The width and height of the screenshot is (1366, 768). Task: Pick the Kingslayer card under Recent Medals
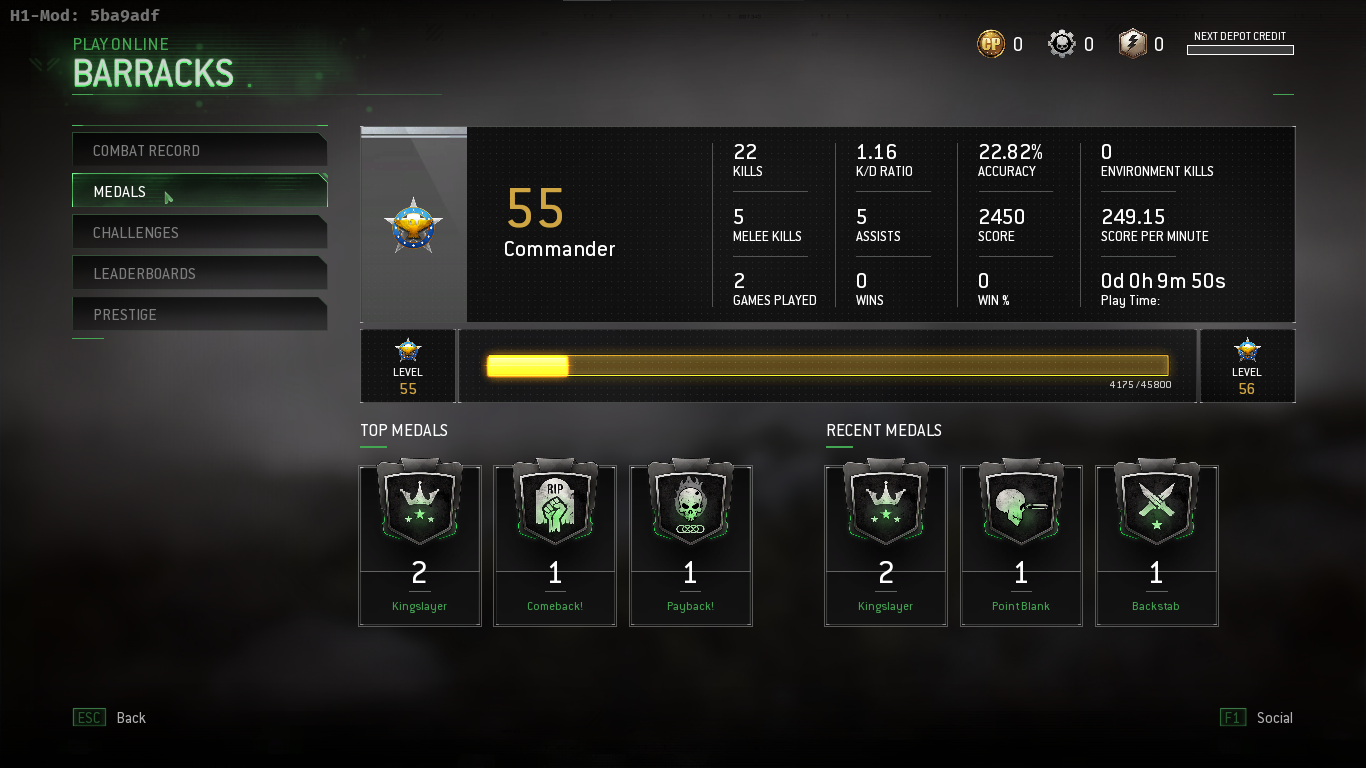pyautogui.click(x=886, y=545)
